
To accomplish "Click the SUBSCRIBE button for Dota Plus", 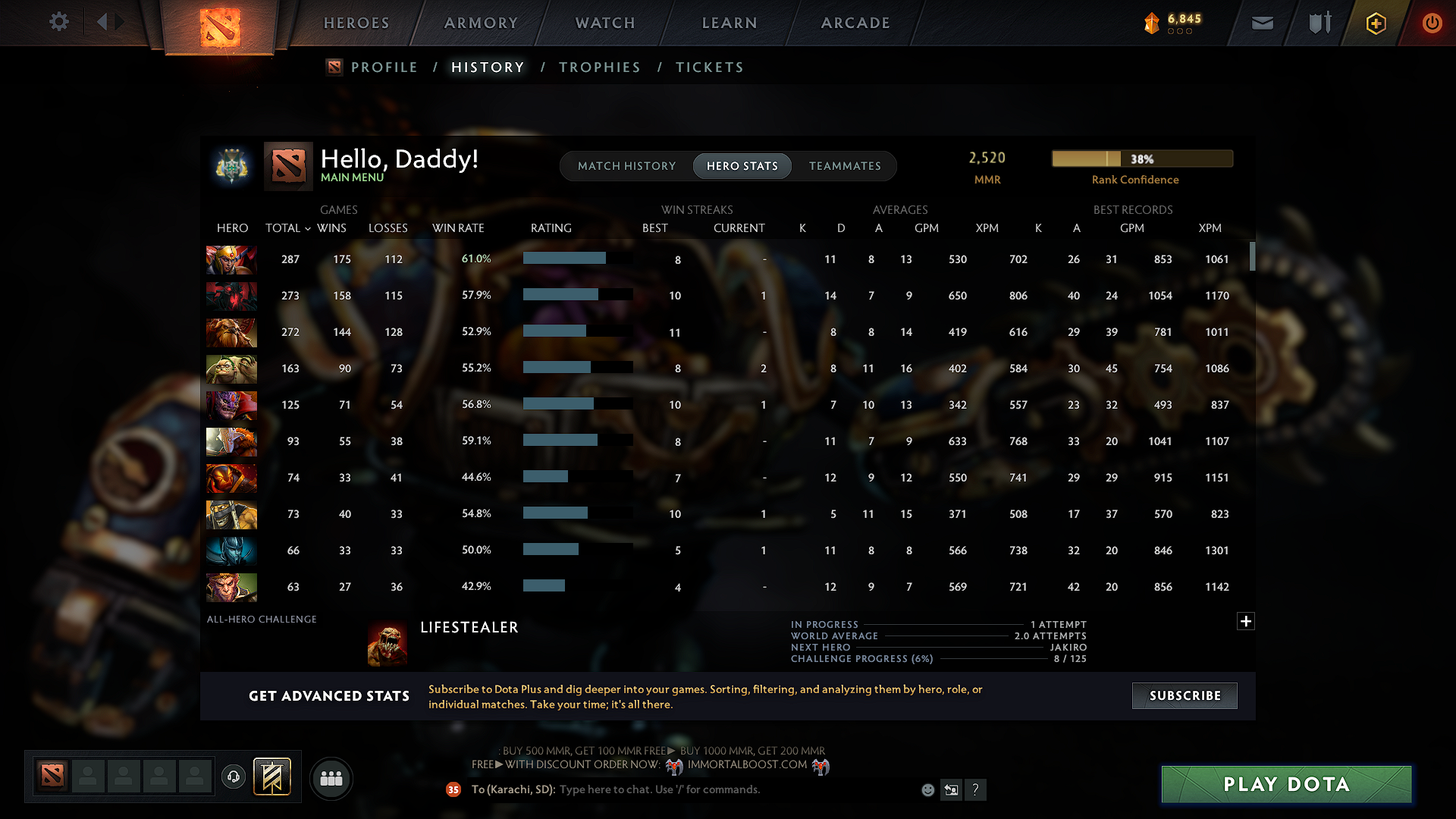I will (1184, 695).
